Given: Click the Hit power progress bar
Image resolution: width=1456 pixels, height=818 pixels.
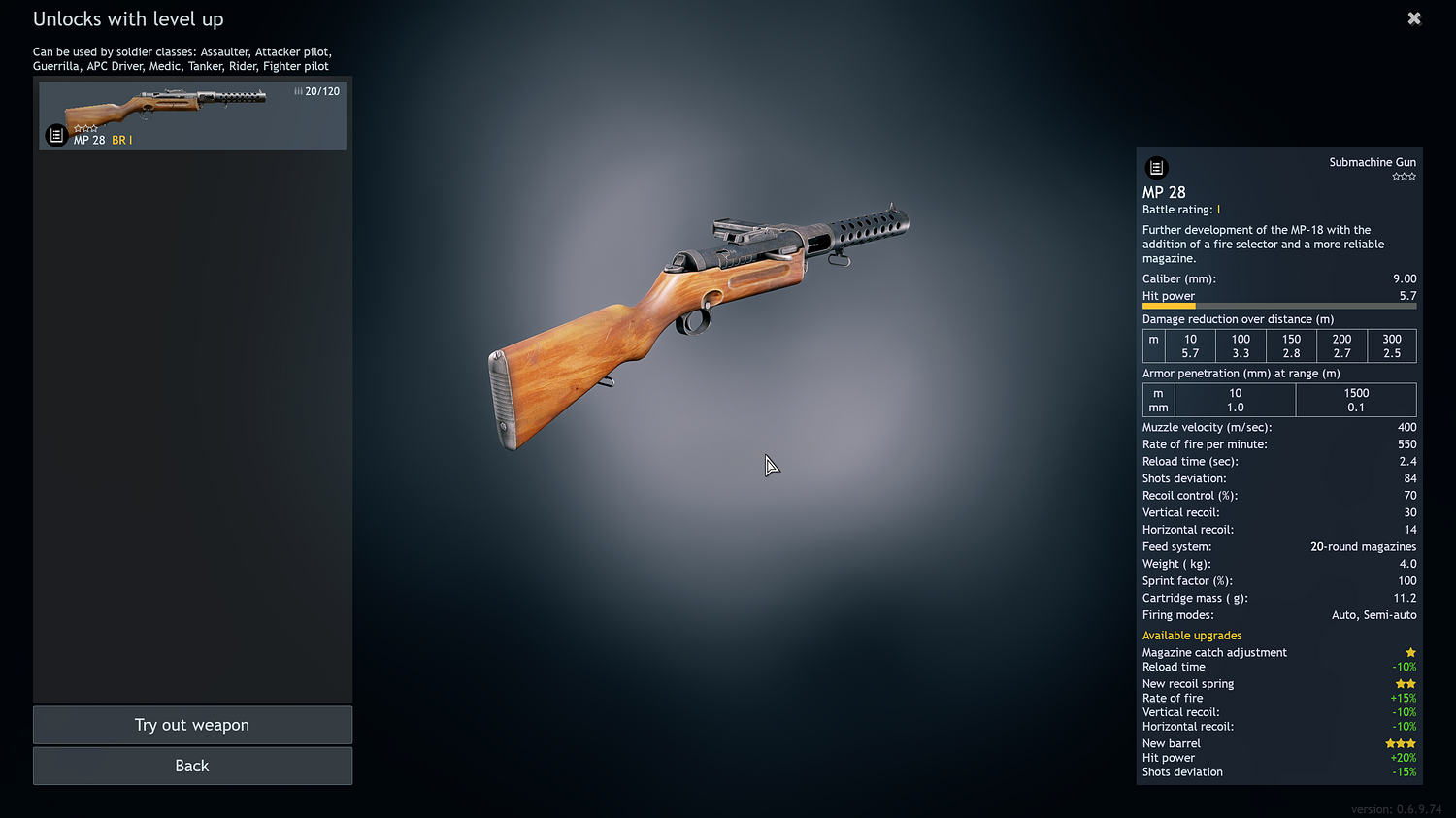Looking at the screenshot, I should (1279, 306).
